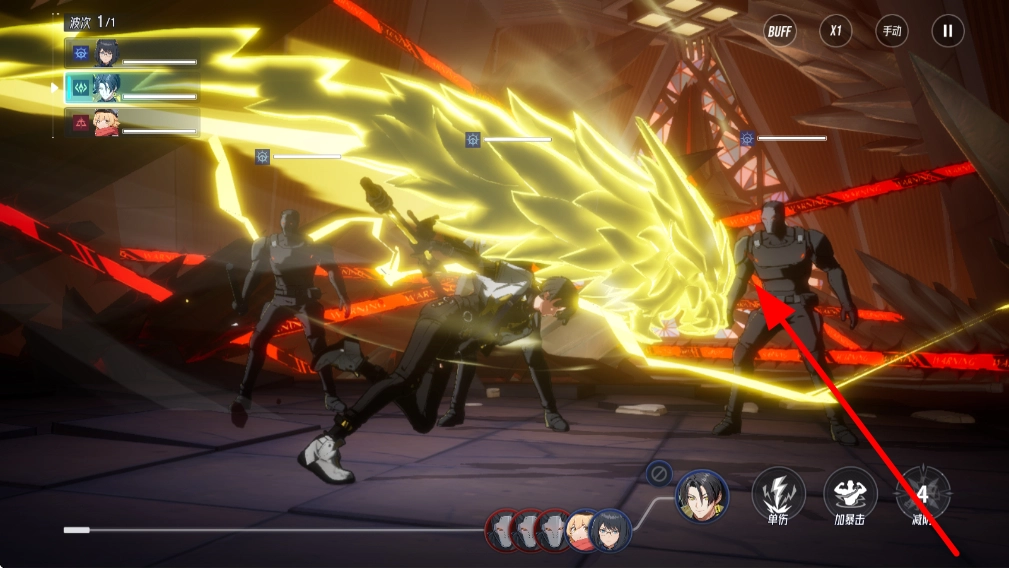Open the BUFF info panel
Screen dimensions: 1009x568
click(x=780, y=31)
